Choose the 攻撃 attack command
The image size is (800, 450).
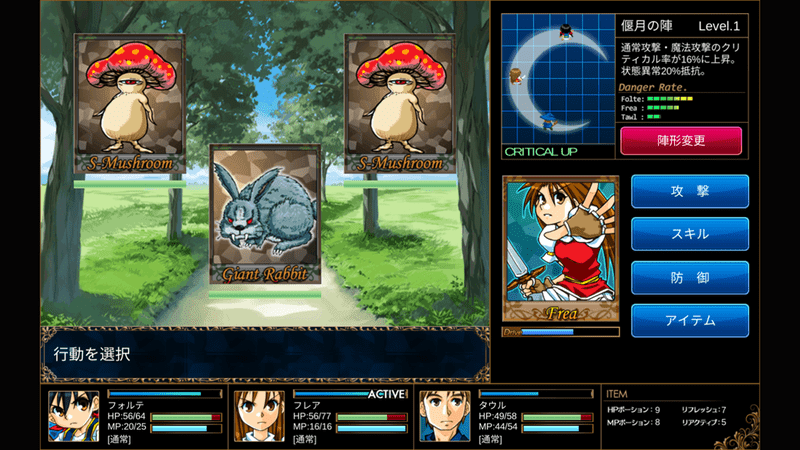pyautogui.click(x=689, y=190)
